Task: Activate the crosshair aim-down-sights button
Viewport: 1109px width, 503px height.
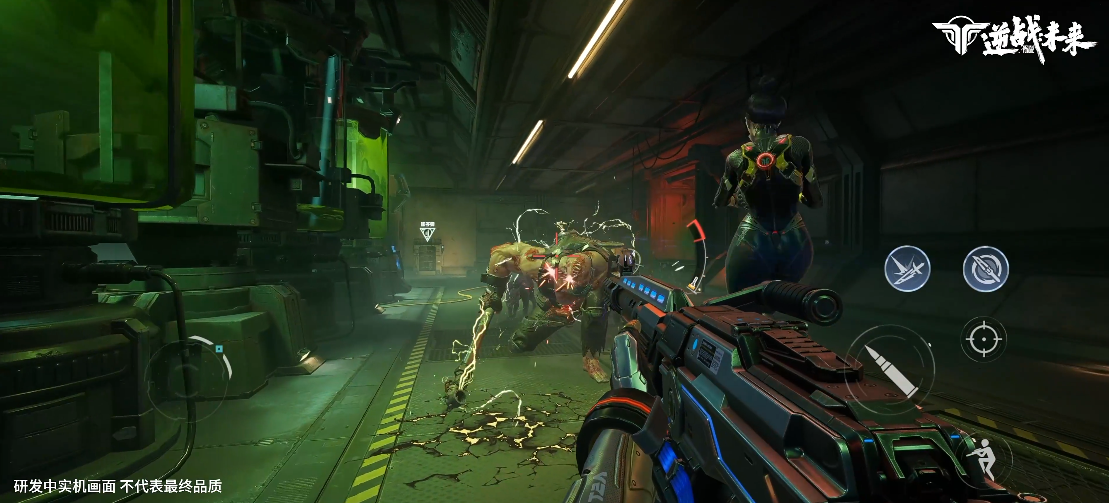Action: click(983, 340)
